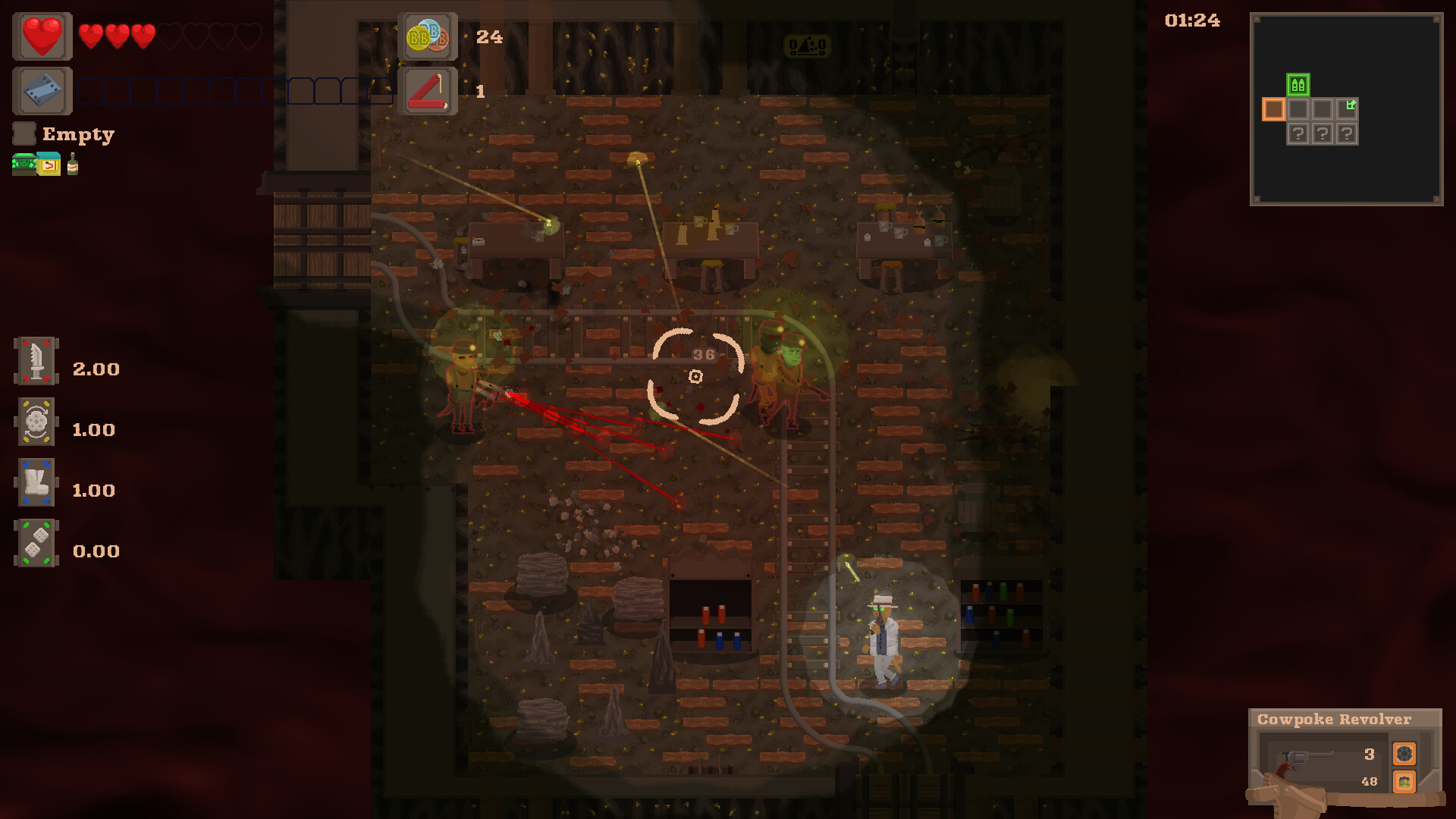Click the orange cylinder chamber icon

click(x=1404, y=754)
